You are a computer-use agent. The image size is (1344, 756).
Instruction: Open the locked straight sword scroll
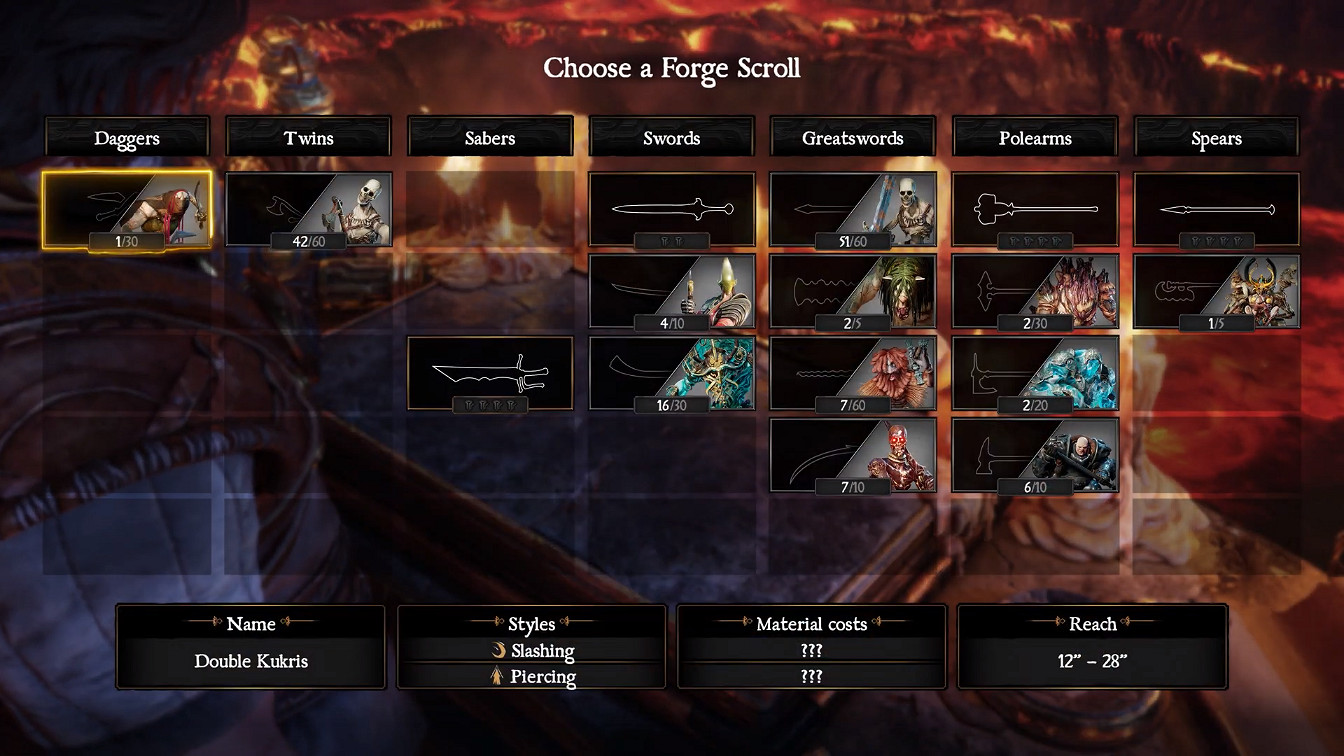(671, 208)
